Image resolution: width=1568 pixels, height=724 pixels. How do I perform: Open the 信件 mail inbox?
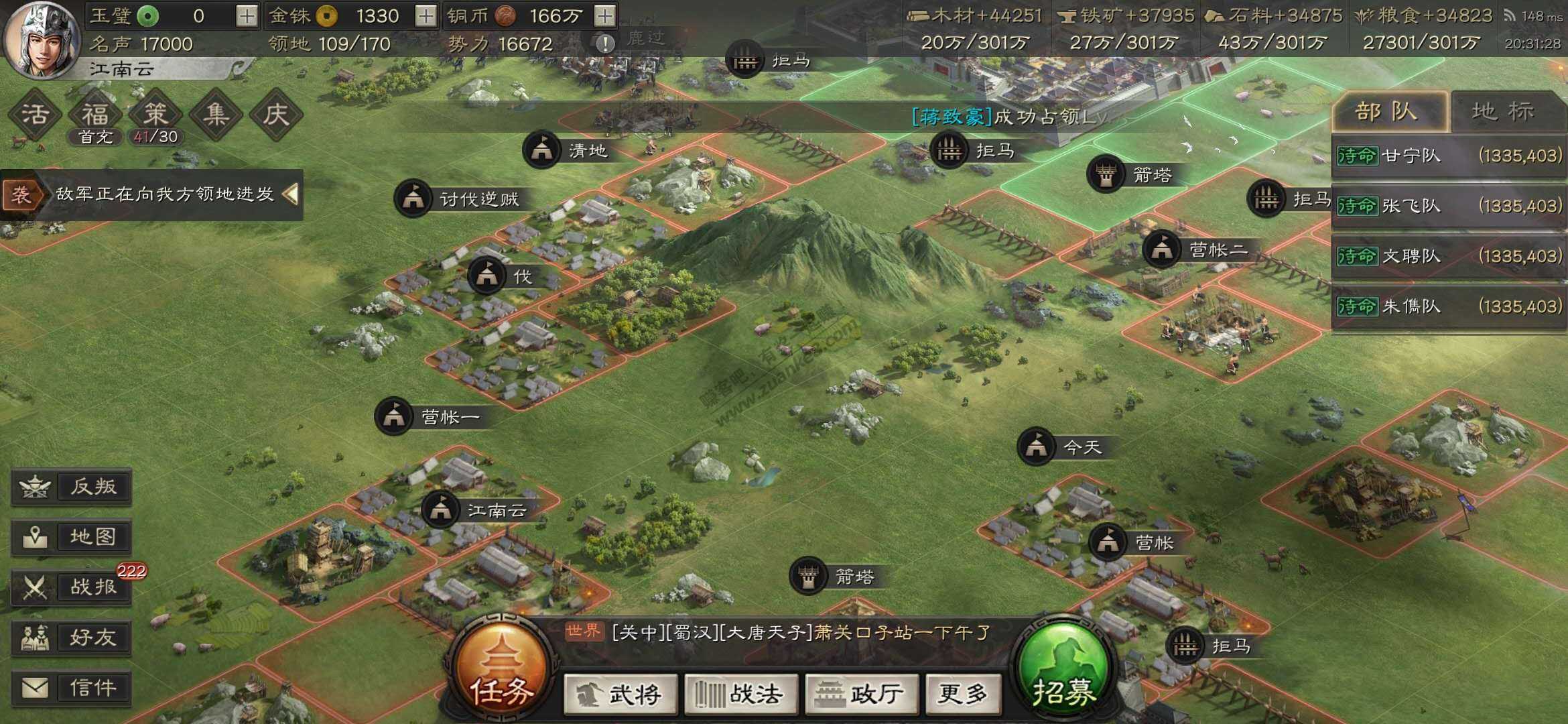click(72, 688)
